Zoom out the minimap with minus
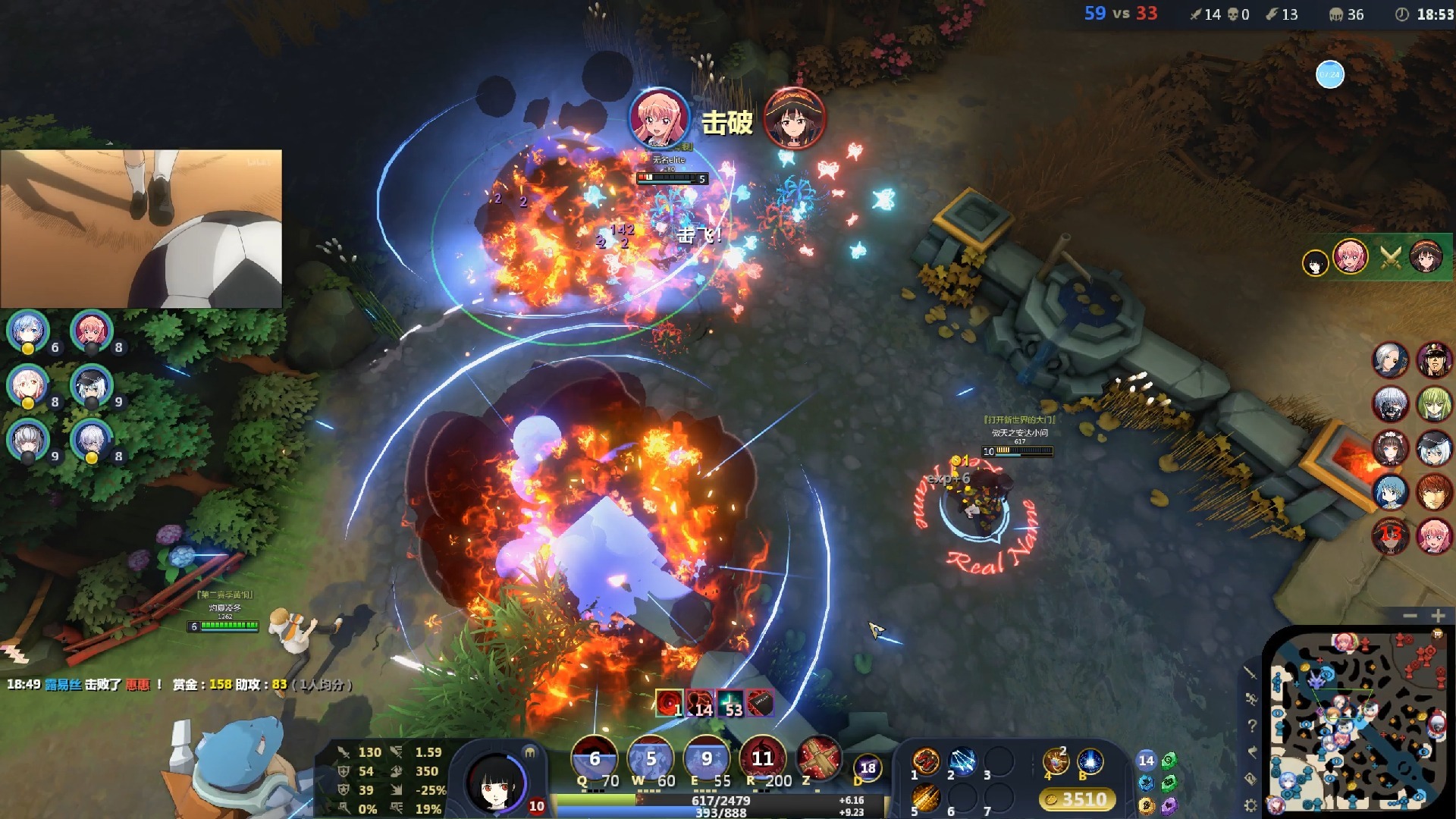1456x819 pixels. click(x=1410, y=616)
